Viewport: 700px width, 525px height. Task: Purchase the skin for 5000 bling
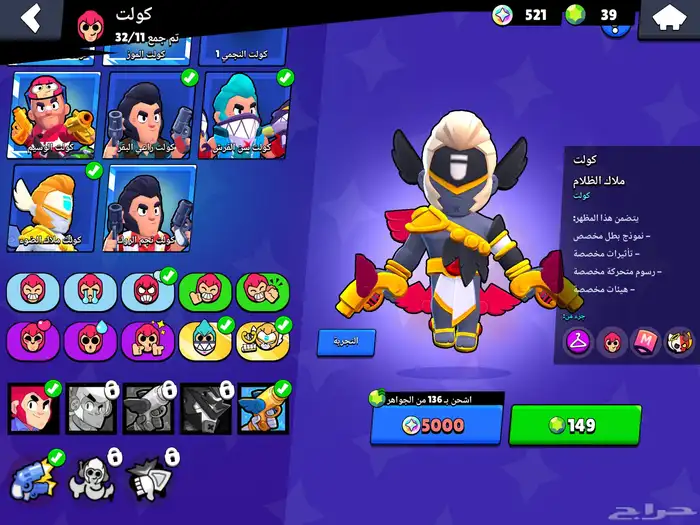click(436, 425)
